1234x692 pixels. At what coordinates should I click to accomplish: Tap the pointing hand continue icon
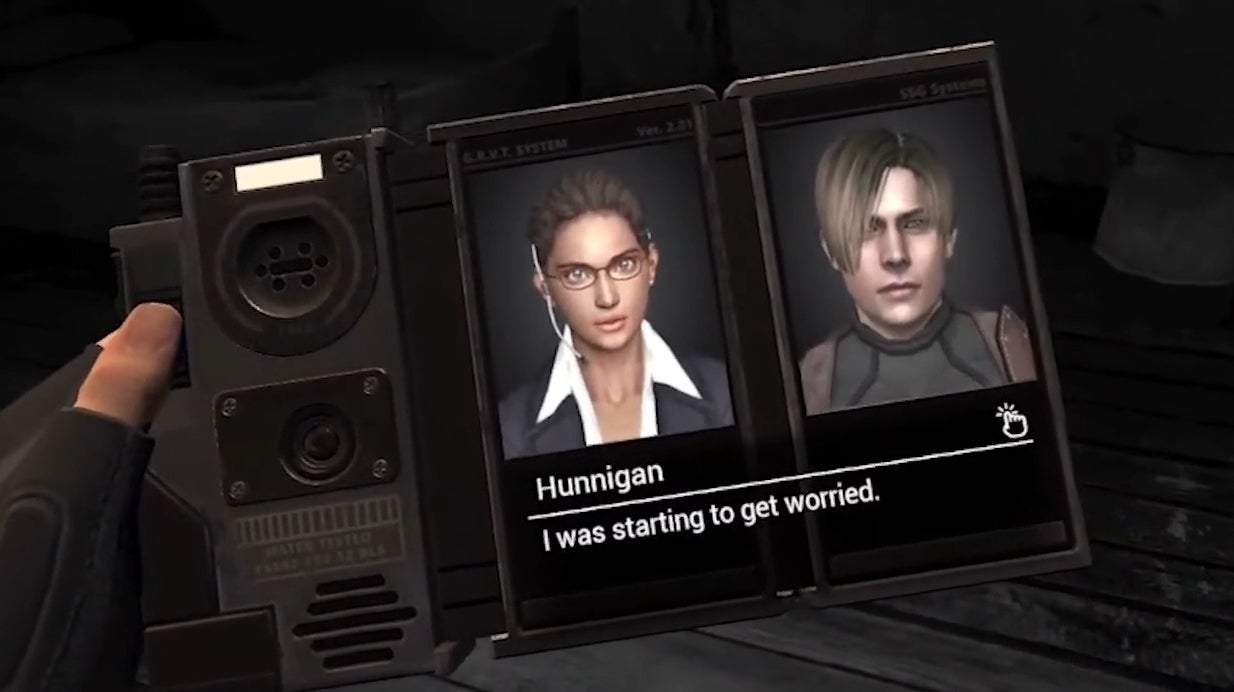point(1012,421)
